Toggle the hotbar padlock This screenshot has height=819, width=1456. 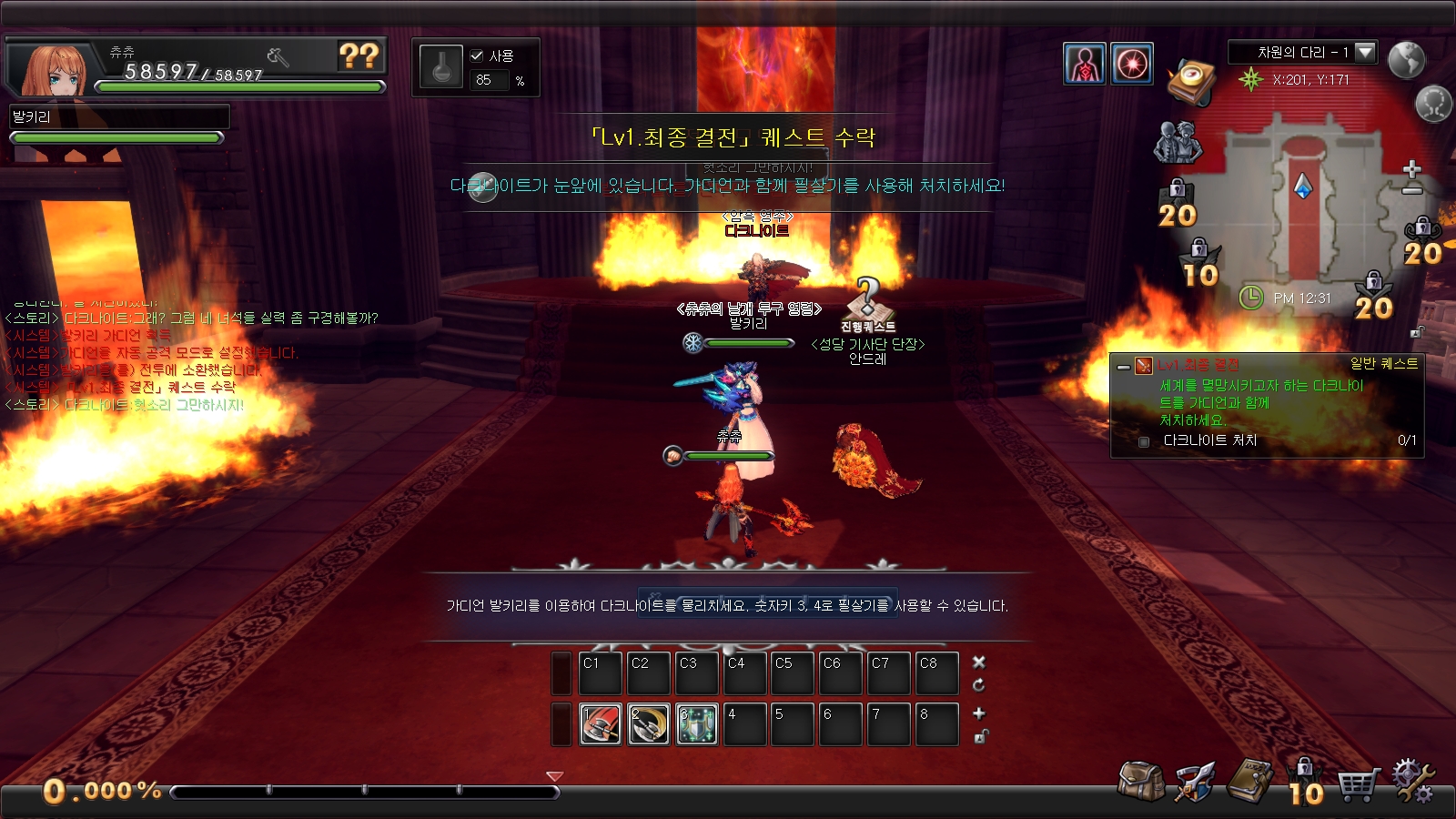(x=980, y=736)
